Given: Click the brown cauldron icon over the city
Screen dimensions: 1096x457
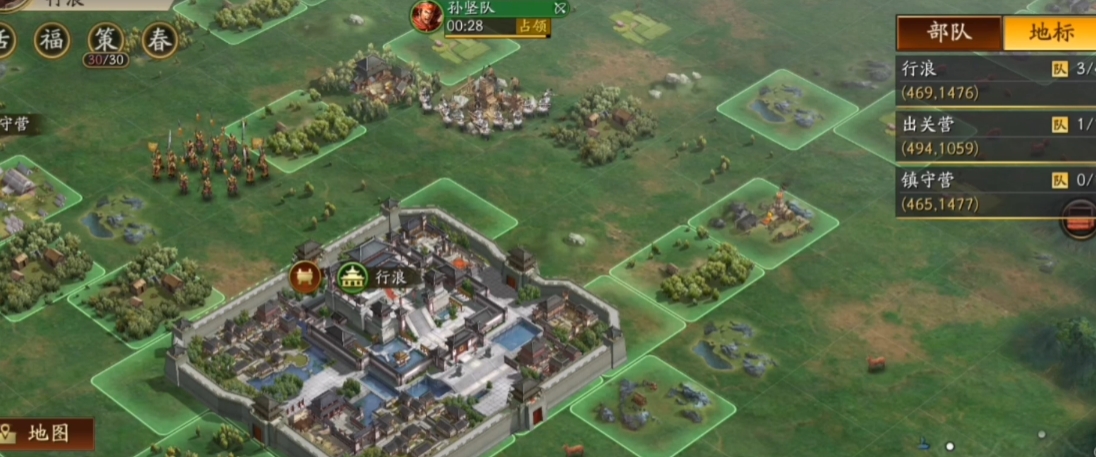Looking at the screenshot, I should [305, 277].
